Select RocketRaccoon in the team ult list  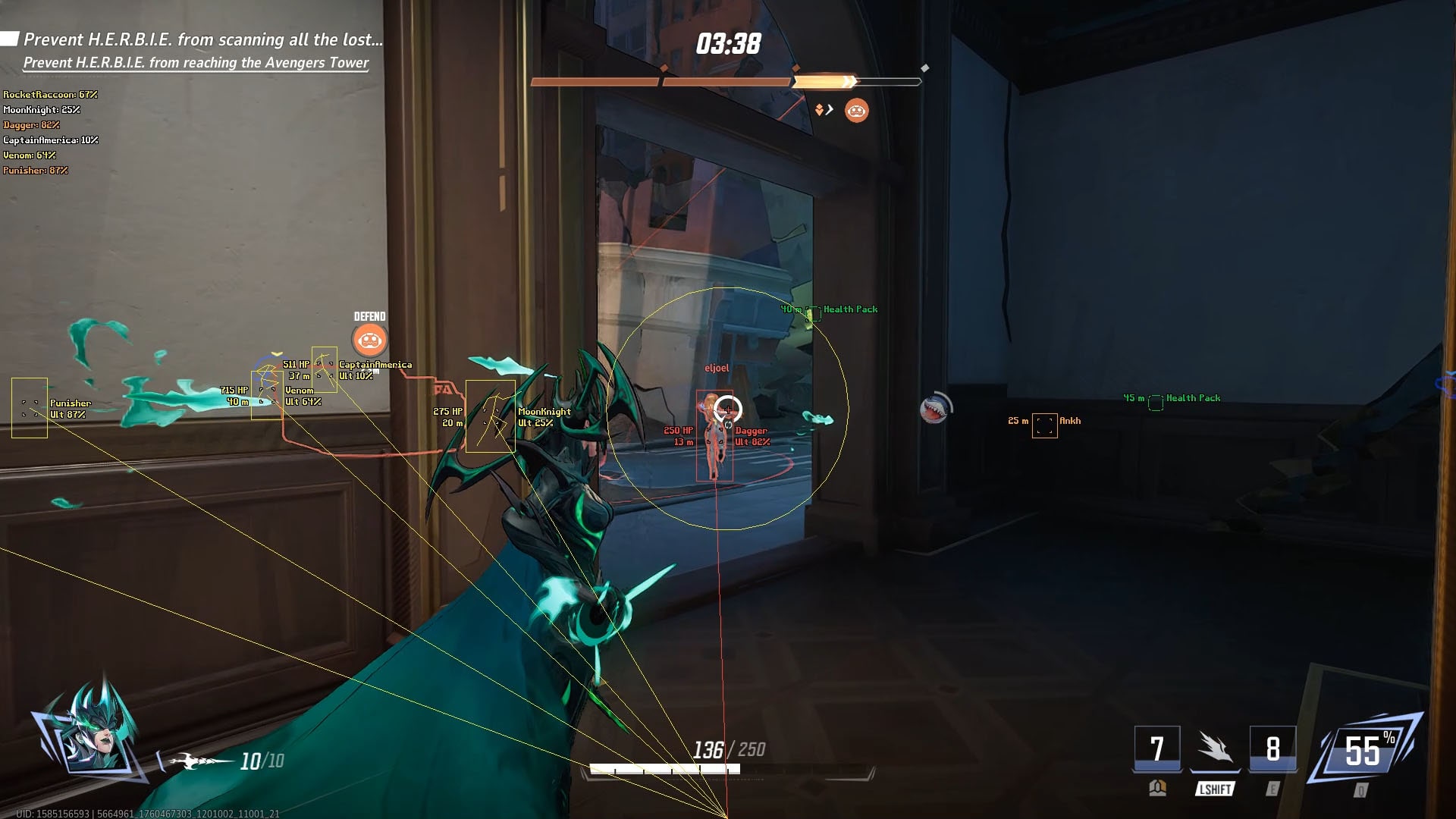pos(49,96)
